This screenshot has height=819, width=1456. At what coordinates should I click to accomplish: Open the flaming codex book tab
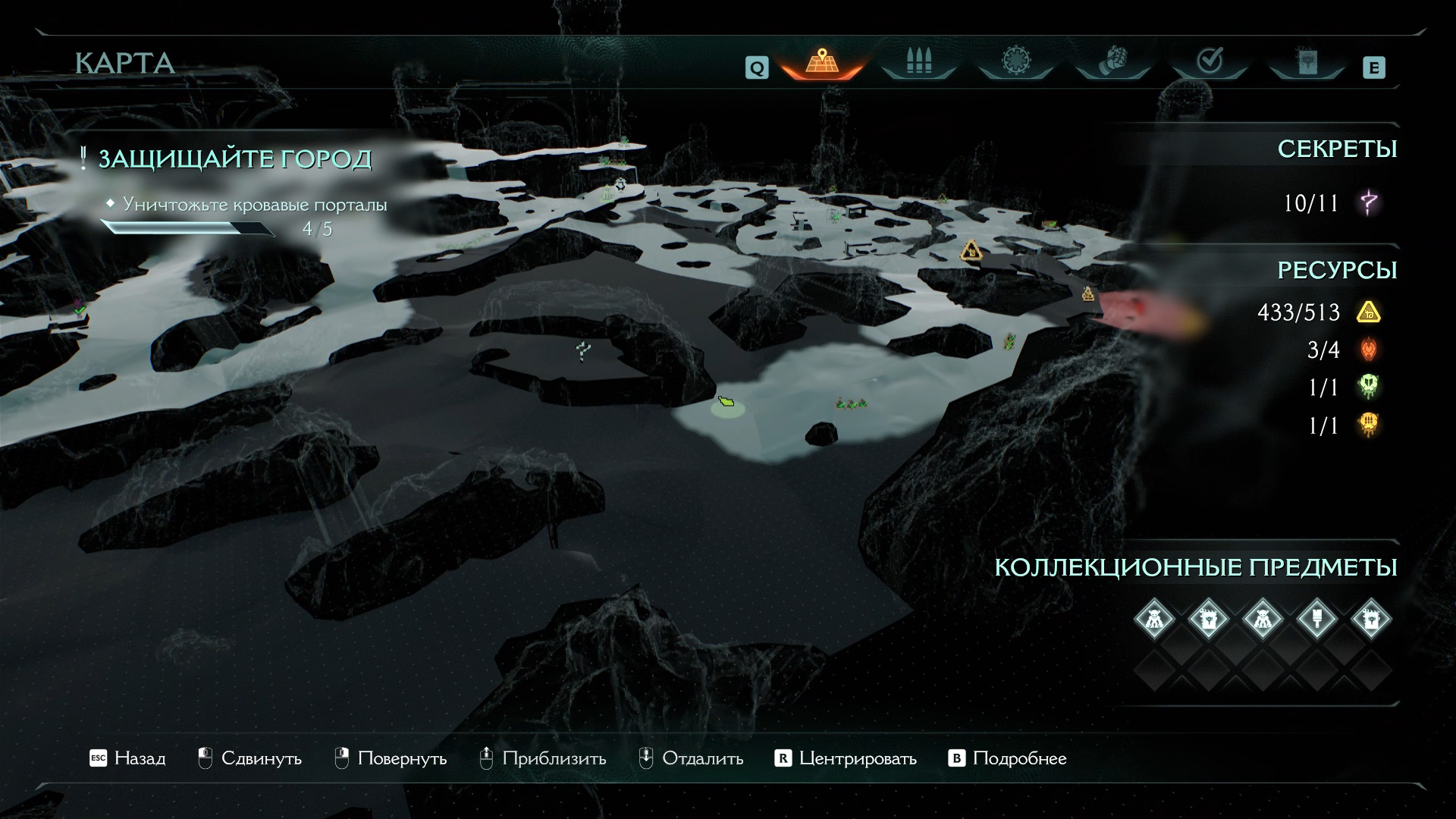pos(1307,61)
